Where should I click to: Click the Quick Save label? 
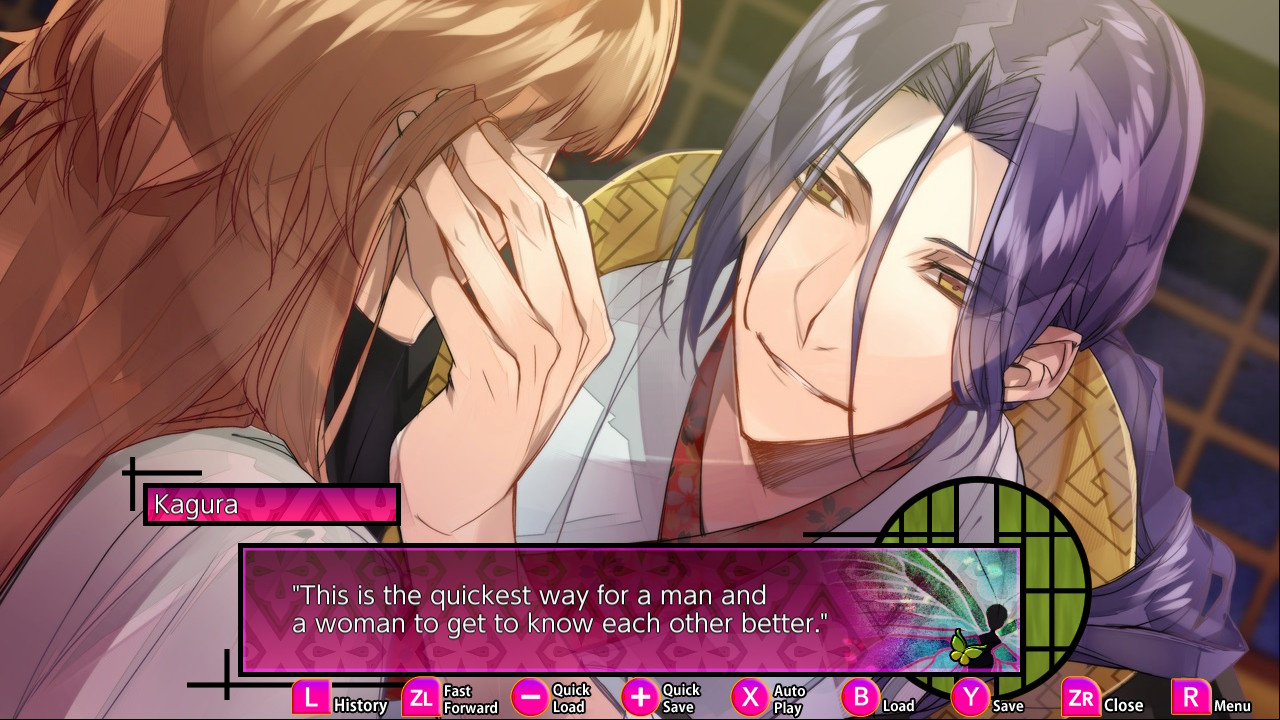tap(679, 696)
